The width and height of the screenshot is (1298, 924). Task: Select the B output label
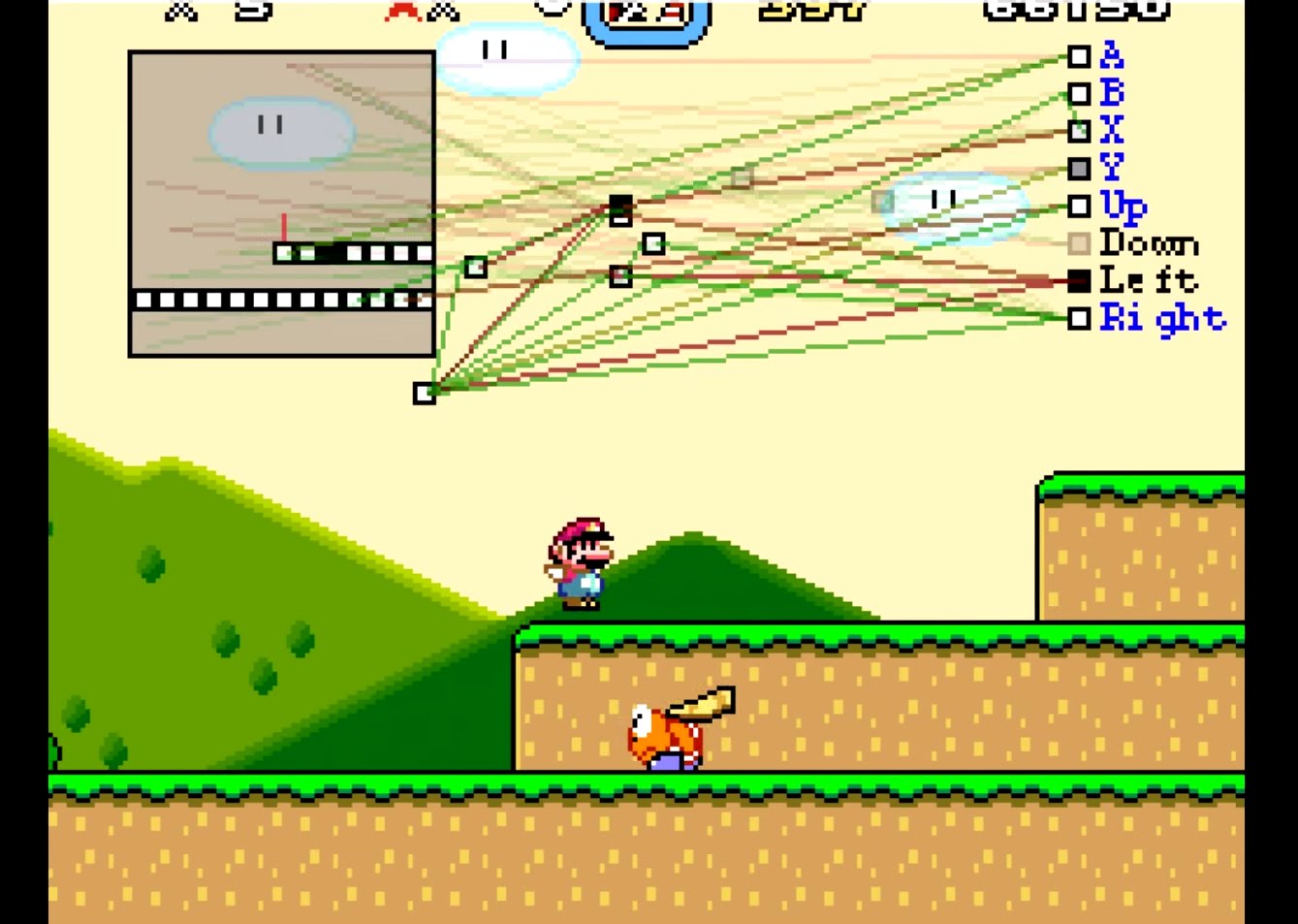coord(1112,93)
